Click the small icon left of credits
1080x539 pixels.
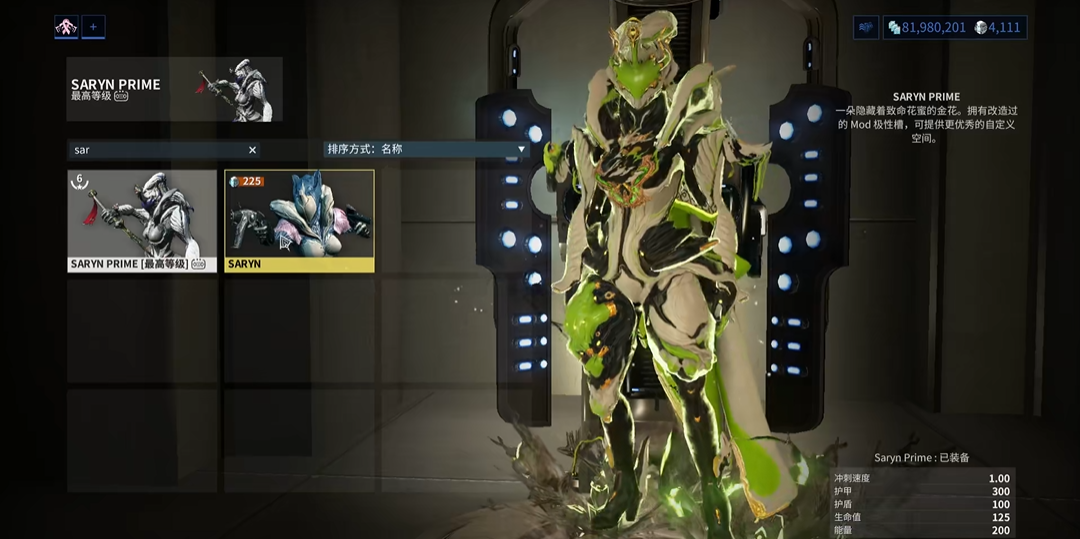click(x=866, y=27)
